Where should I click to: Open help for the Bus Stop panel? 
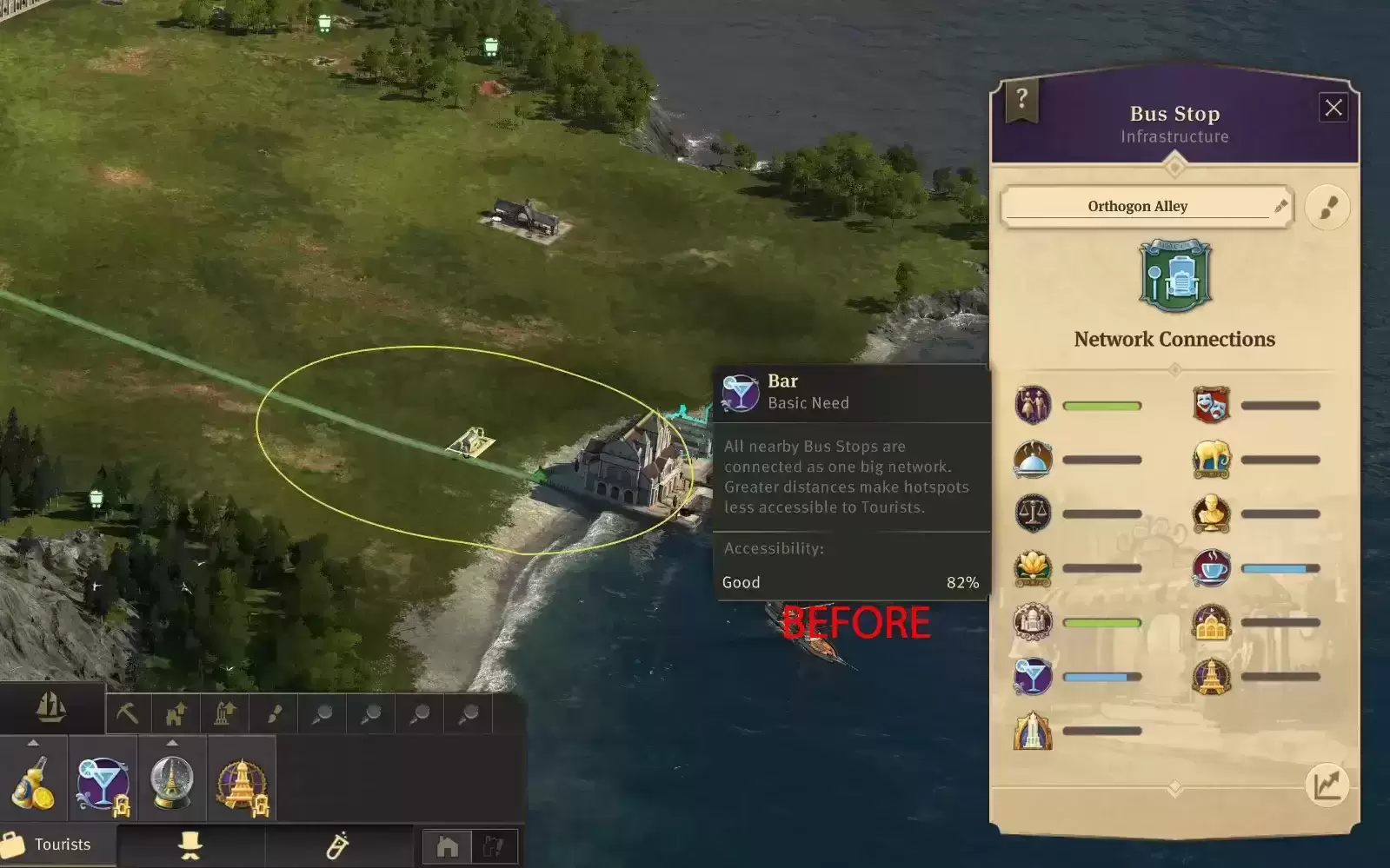(x=1022, y=100)
